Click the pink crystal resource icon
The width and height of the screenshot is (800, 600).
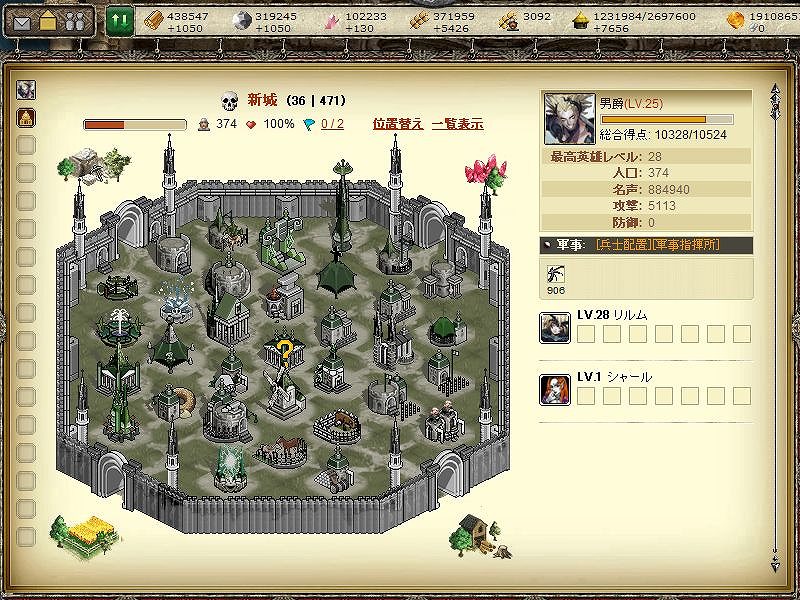pyautogui.click(x=332, y=21)
